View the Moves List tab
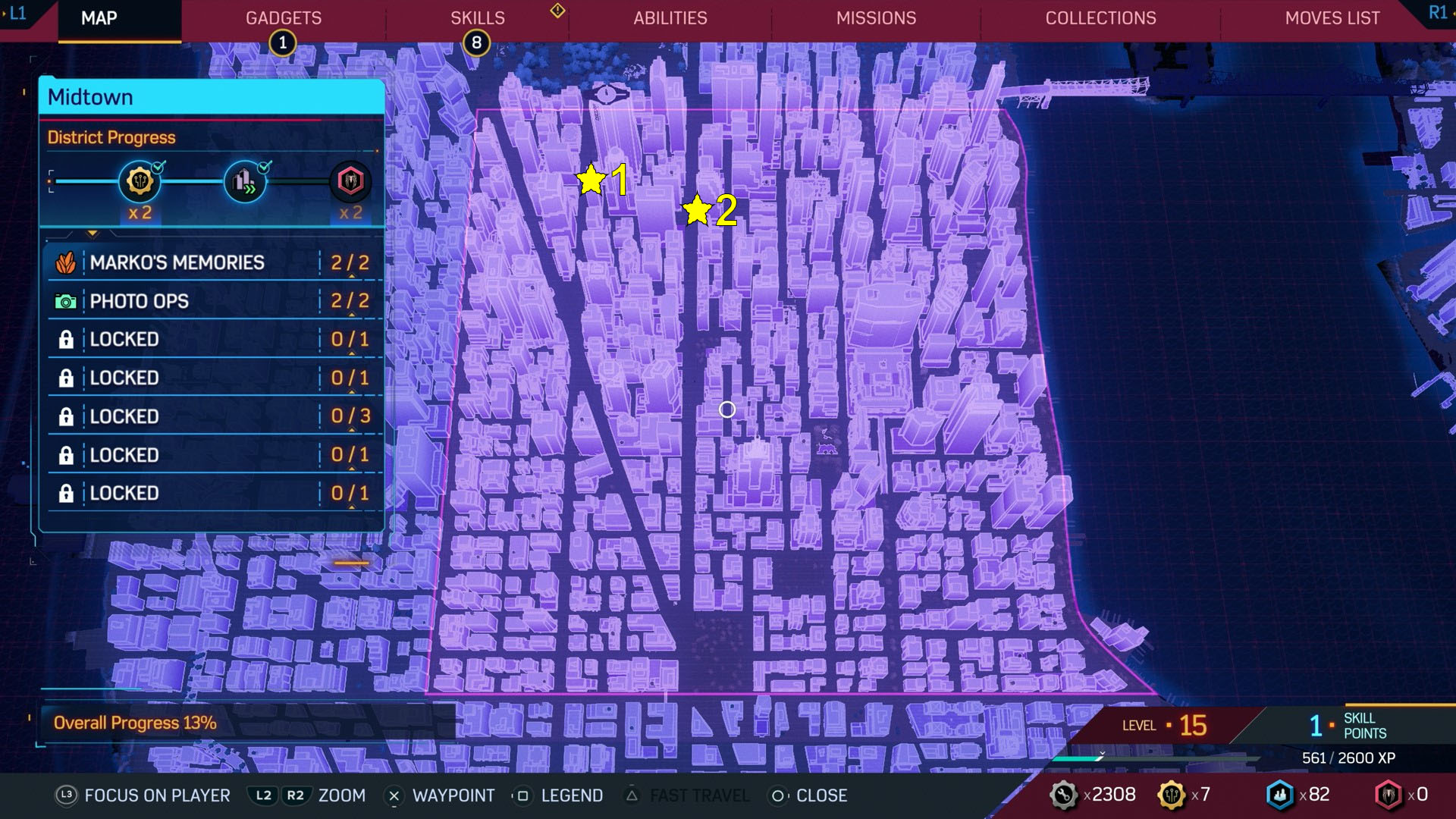 tap(1332, 18)
